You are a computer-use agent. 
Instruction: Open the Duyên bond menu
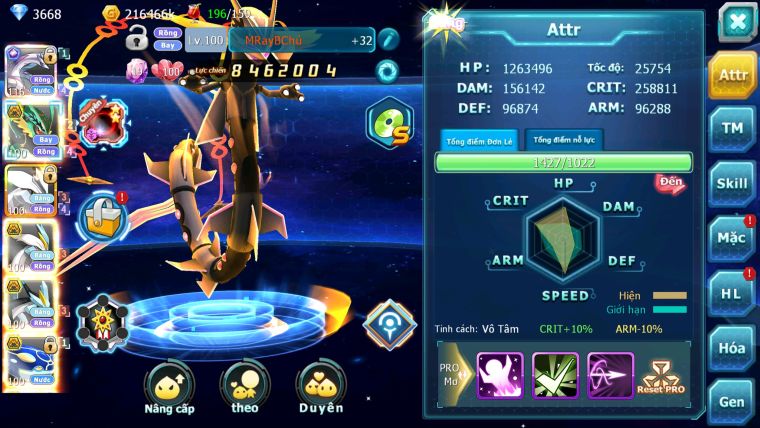[320, 389]
